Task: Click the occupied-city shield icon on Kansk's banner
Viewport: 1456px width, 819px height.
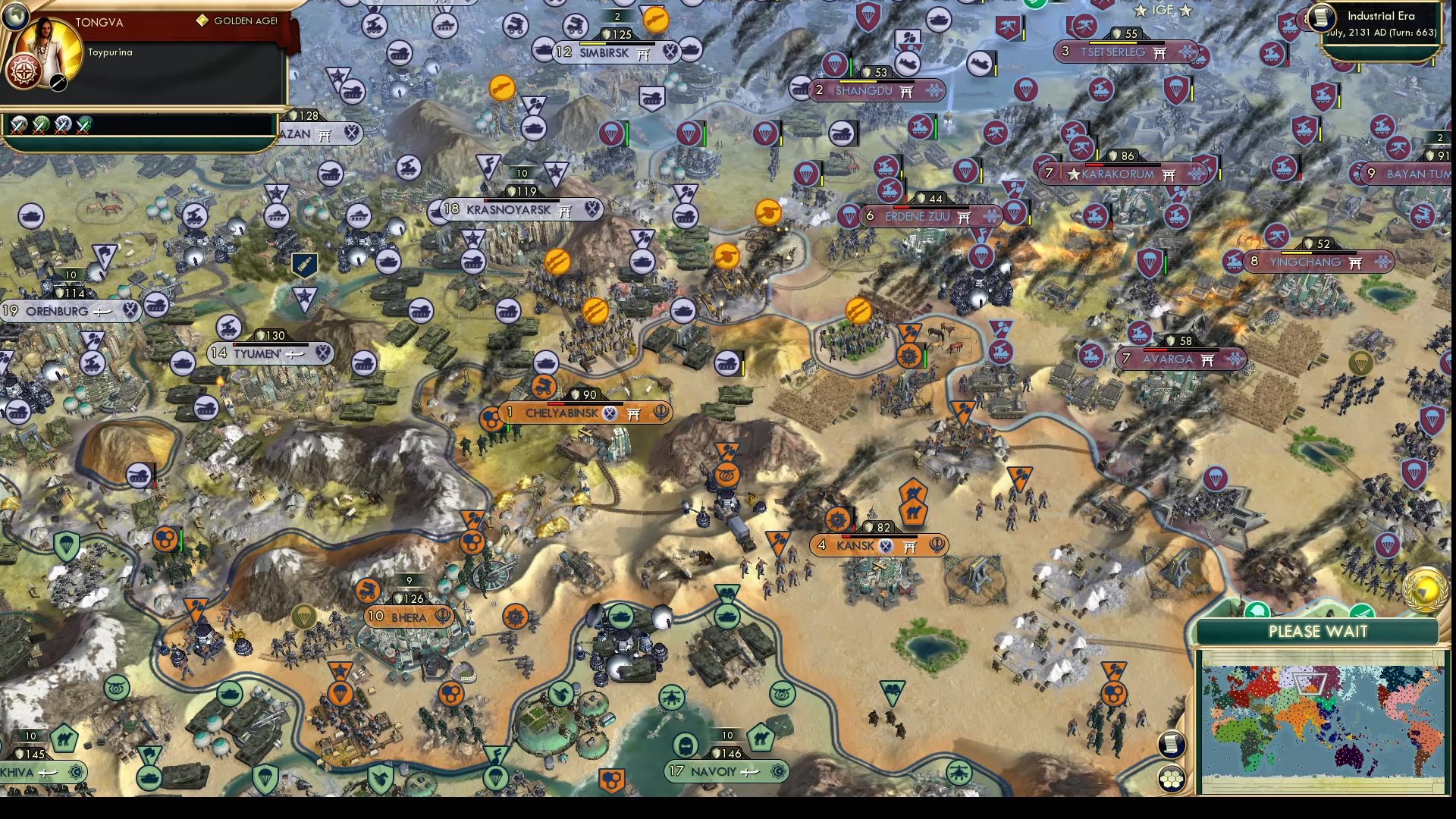Action: (x=884, y=546)
